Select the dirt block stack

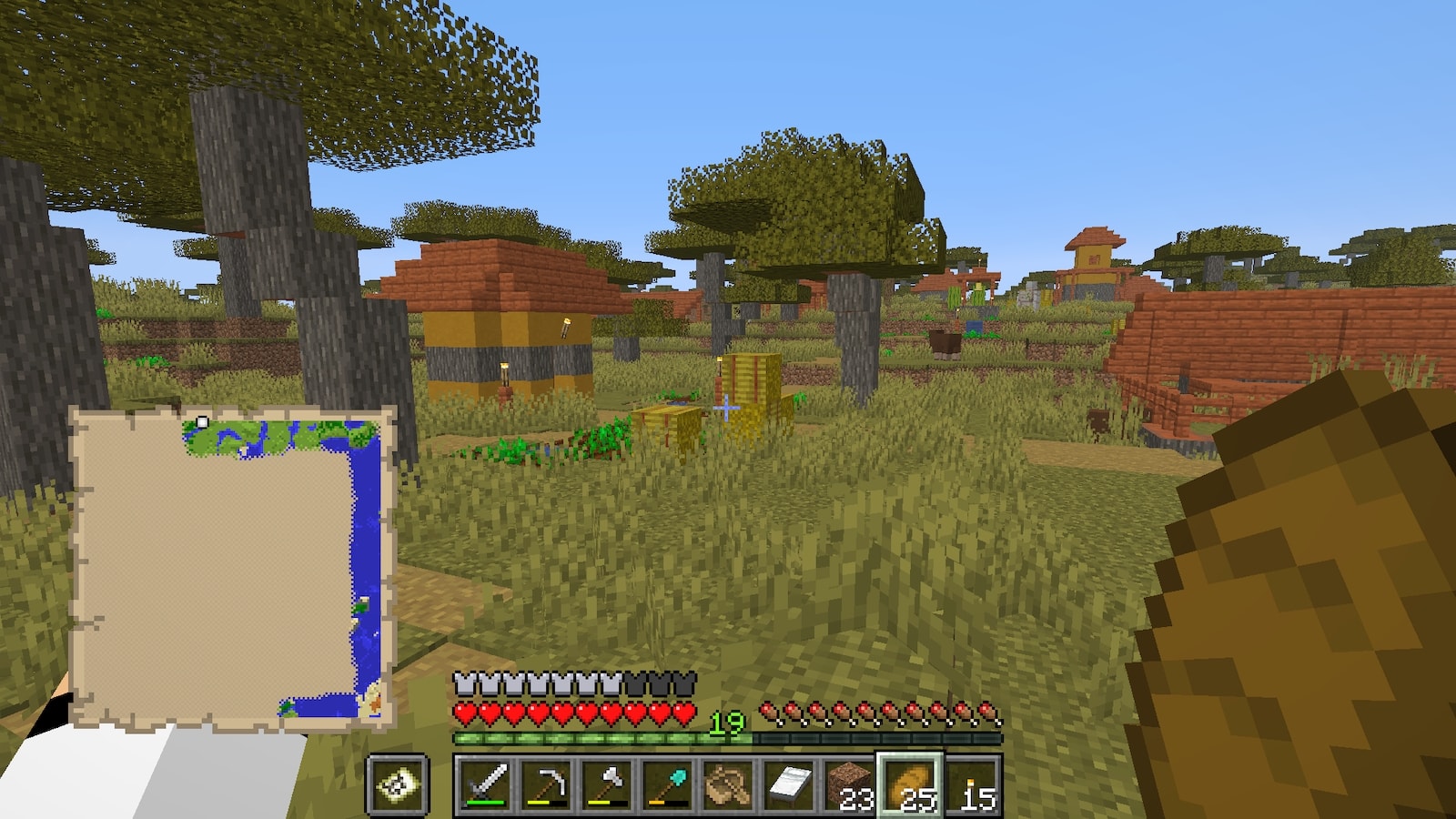click(850, 784)
